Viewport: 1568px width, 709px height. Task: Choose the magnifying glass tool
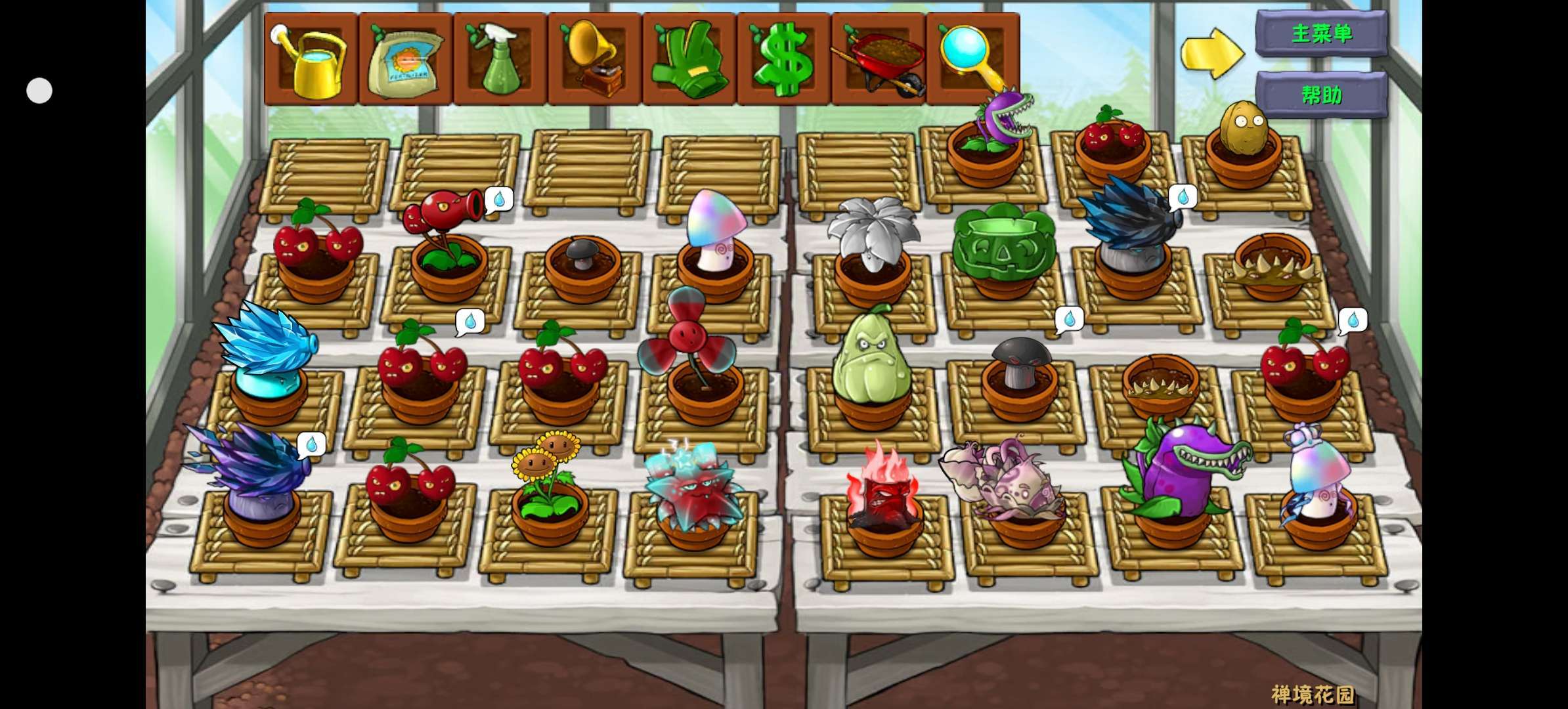(973, 59)
